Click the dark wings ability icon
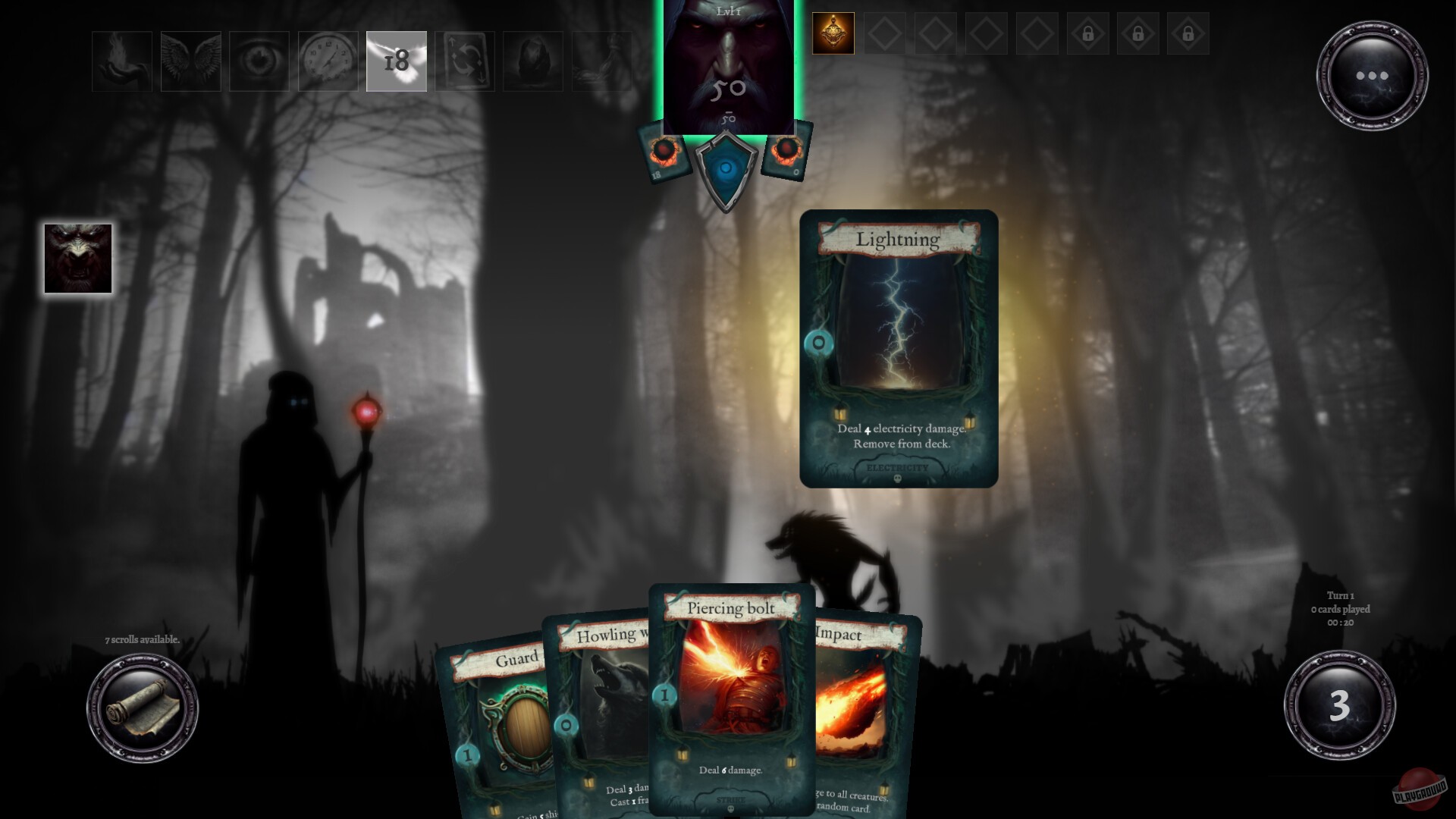The height and width of the screenshot is (819, 1456). 190,61
